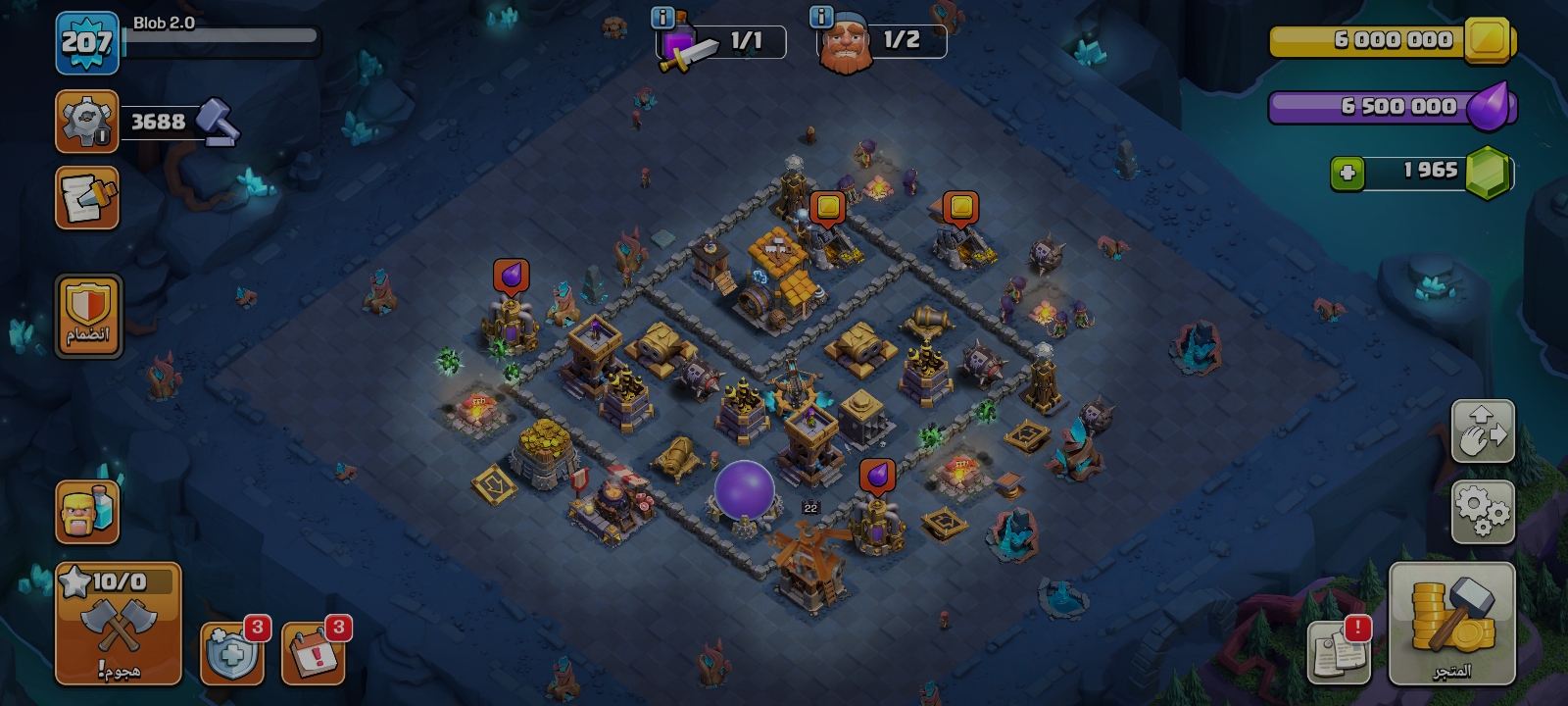Open the gear and hammer button

(x=87, y=122)
